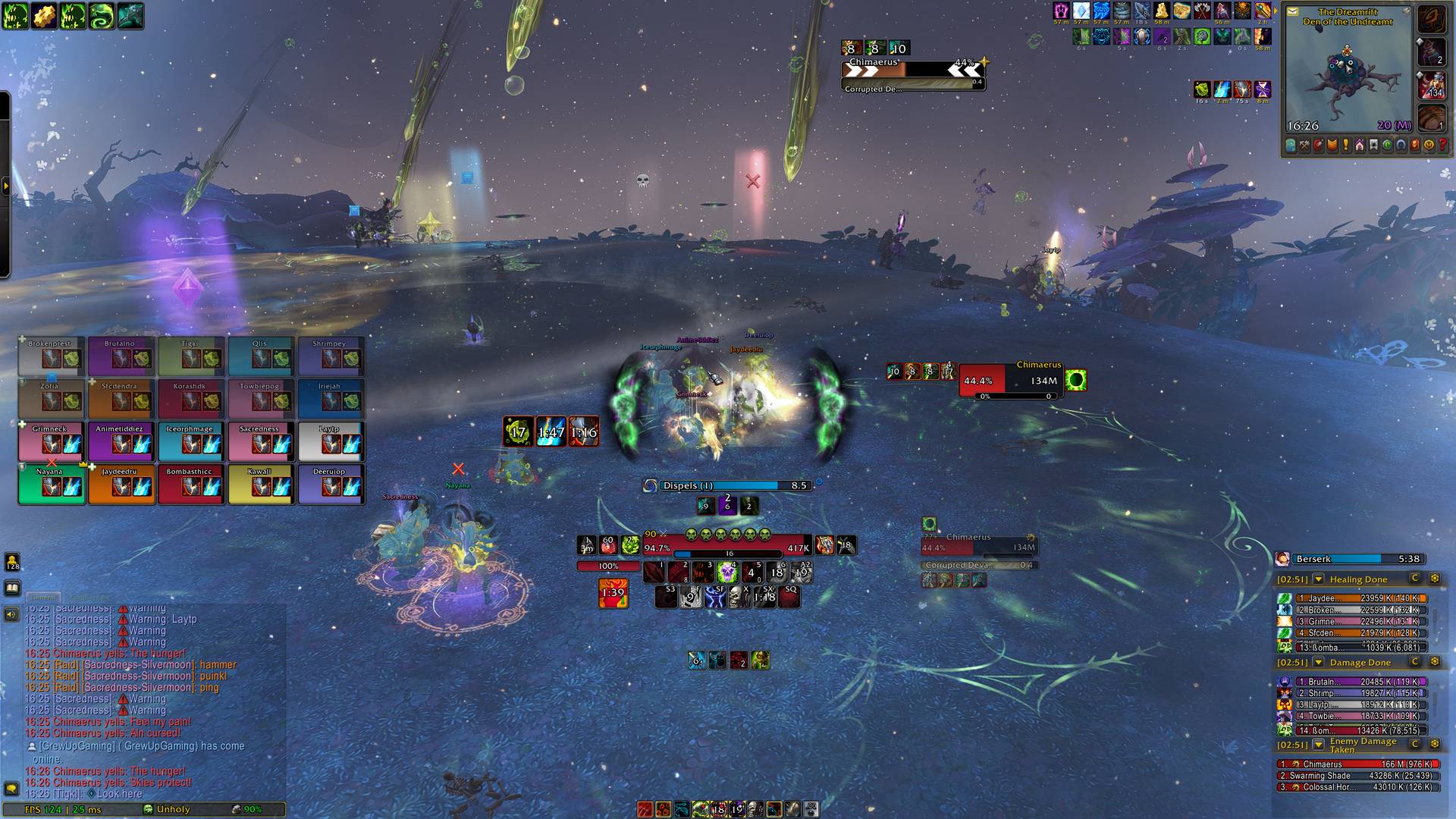
Task: Select the Chimaerus boss frame
Action: [1008, 381]
